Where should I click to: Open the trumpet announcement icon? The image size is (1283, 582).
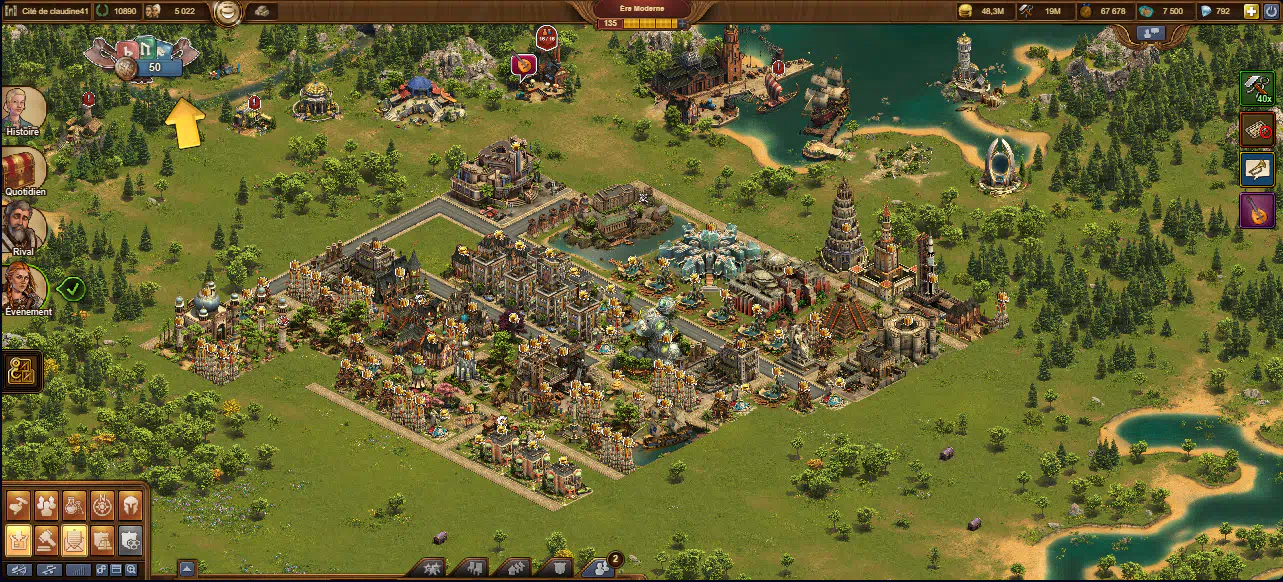pyautogui.click(x=1257, y=169)
